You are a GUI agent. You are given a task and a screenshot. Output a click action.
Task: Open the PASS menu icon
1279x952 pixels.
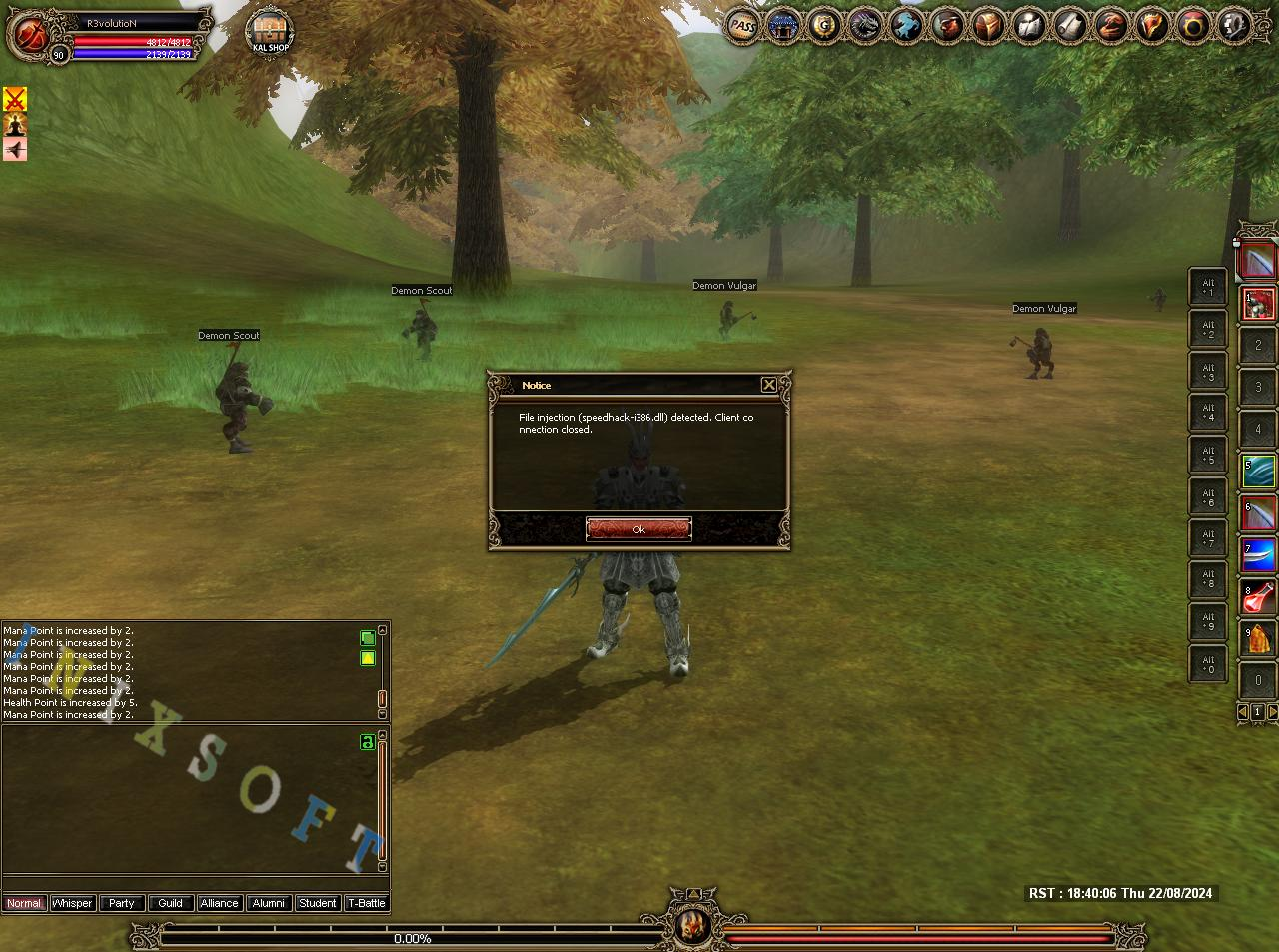point(741,26)
